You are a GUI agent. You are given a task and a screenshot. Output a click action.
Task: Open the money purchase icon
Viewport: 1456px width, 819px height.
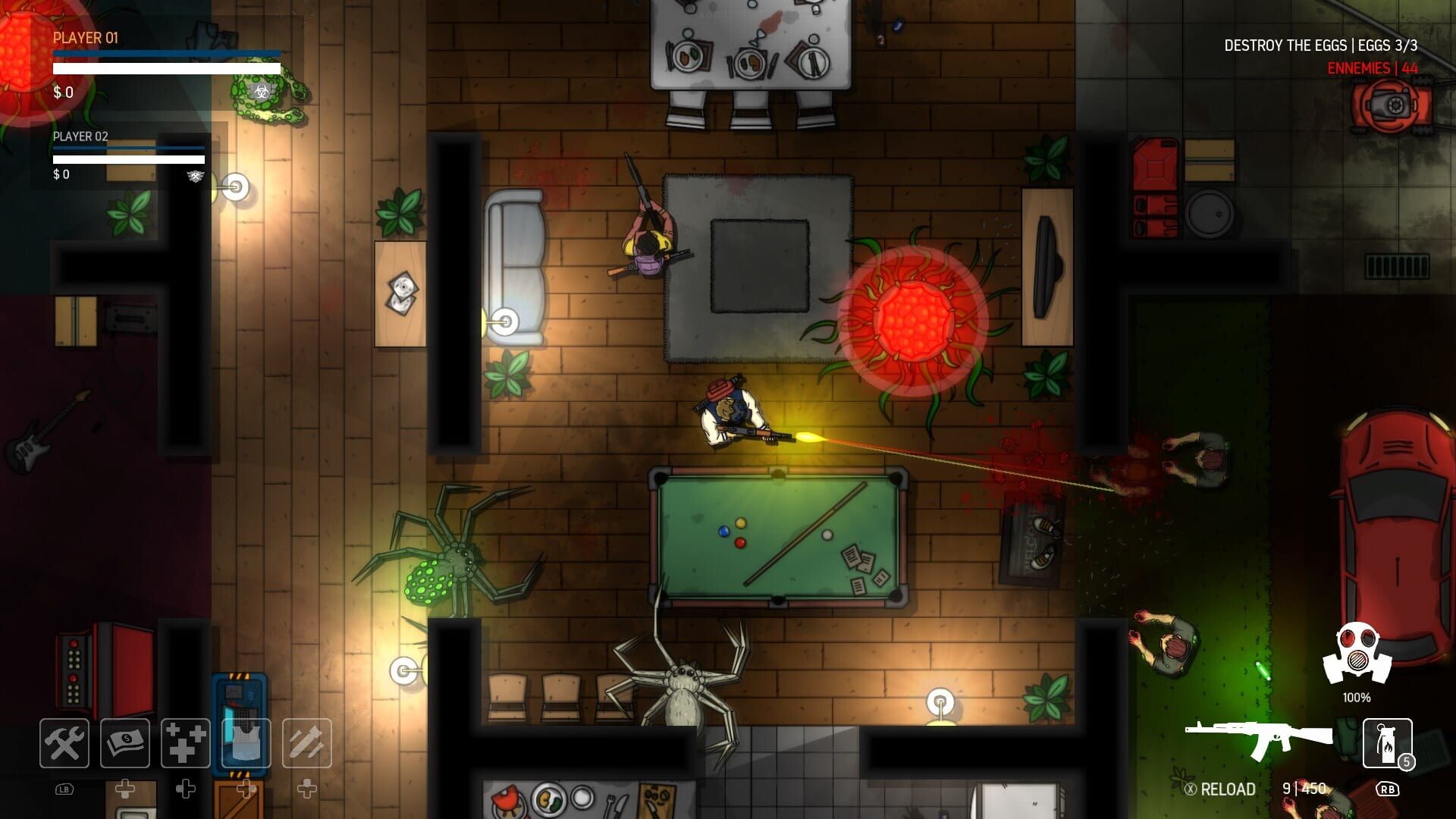tap(124, 743)
